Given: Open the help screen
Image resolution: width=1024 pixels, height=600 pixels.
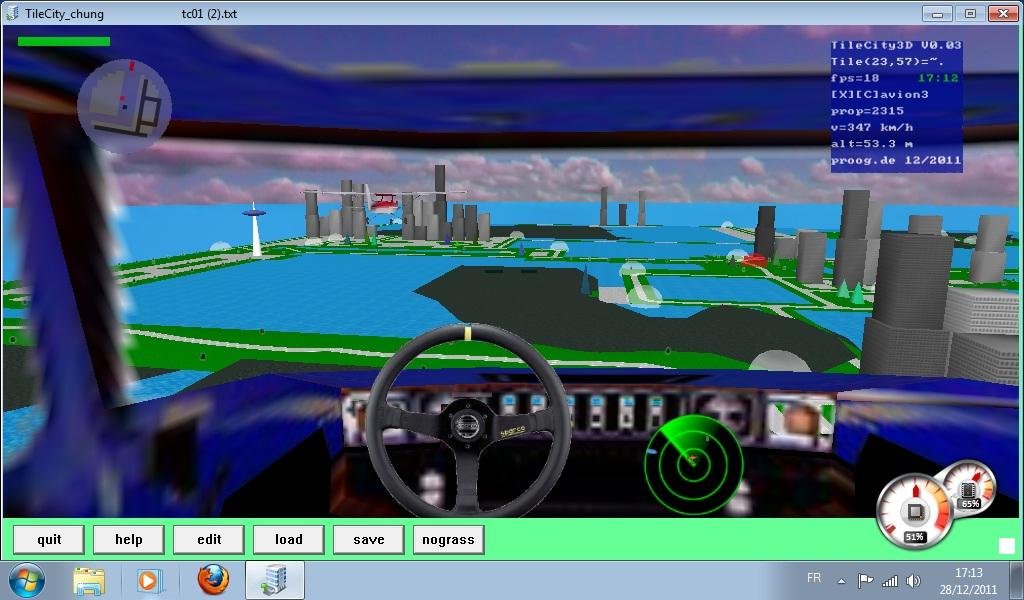Looking at the screenshot, I should (129, 540).
